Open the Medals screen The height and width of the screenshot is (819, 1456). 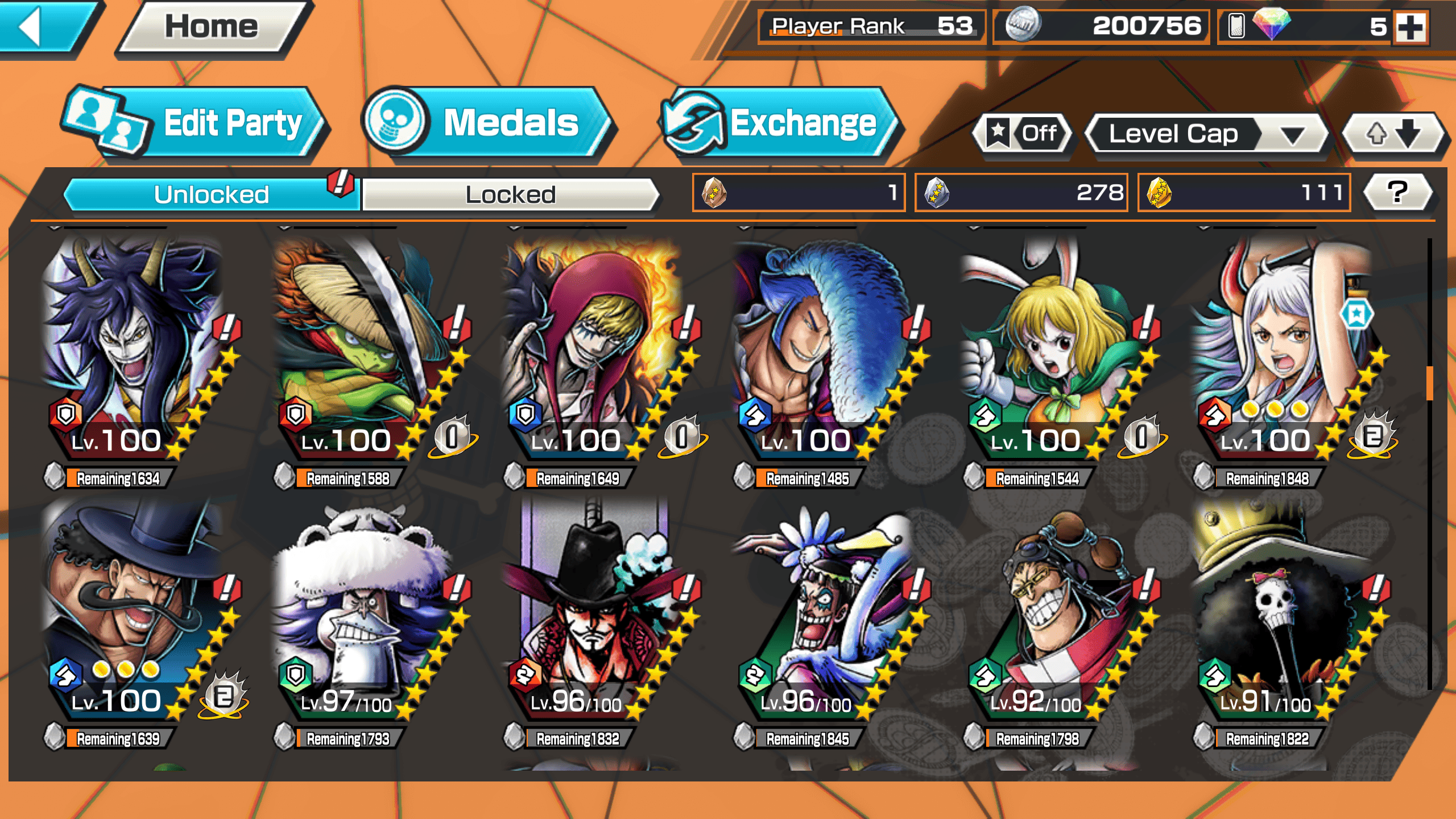click(489, 123)
